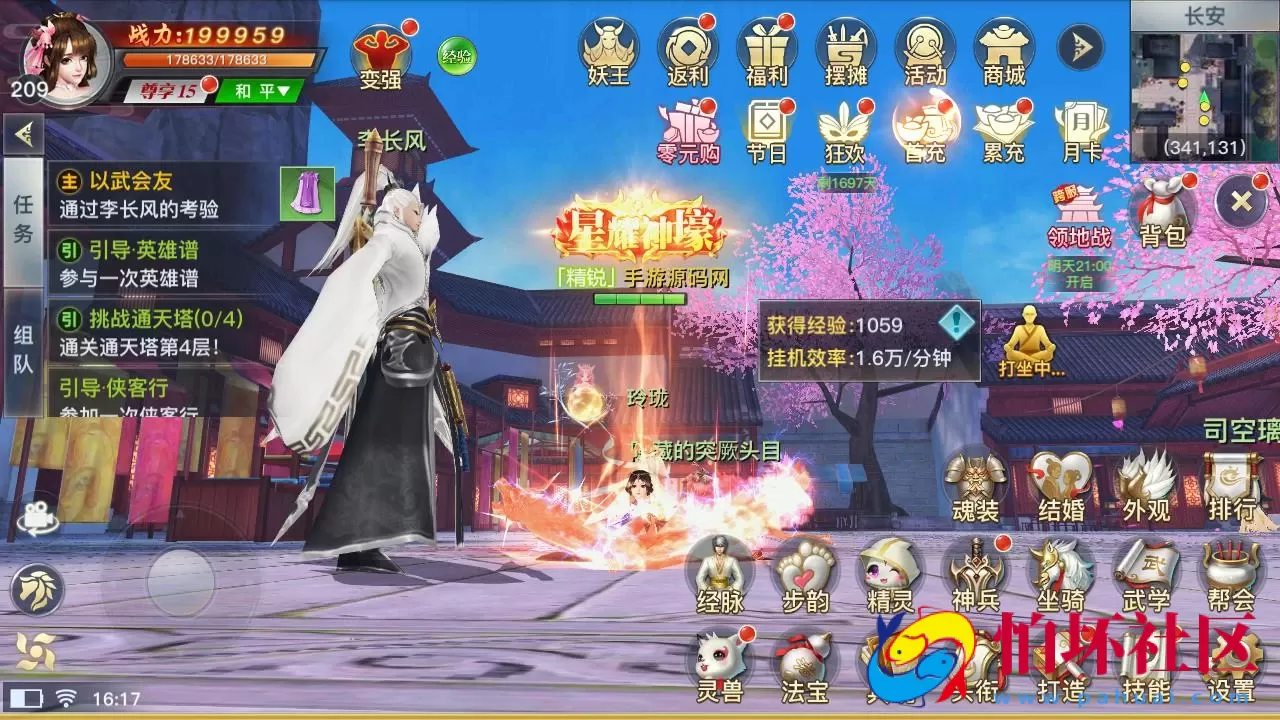
Task: Switch to the 任务 quest tab
Action: tap(21, 215)
